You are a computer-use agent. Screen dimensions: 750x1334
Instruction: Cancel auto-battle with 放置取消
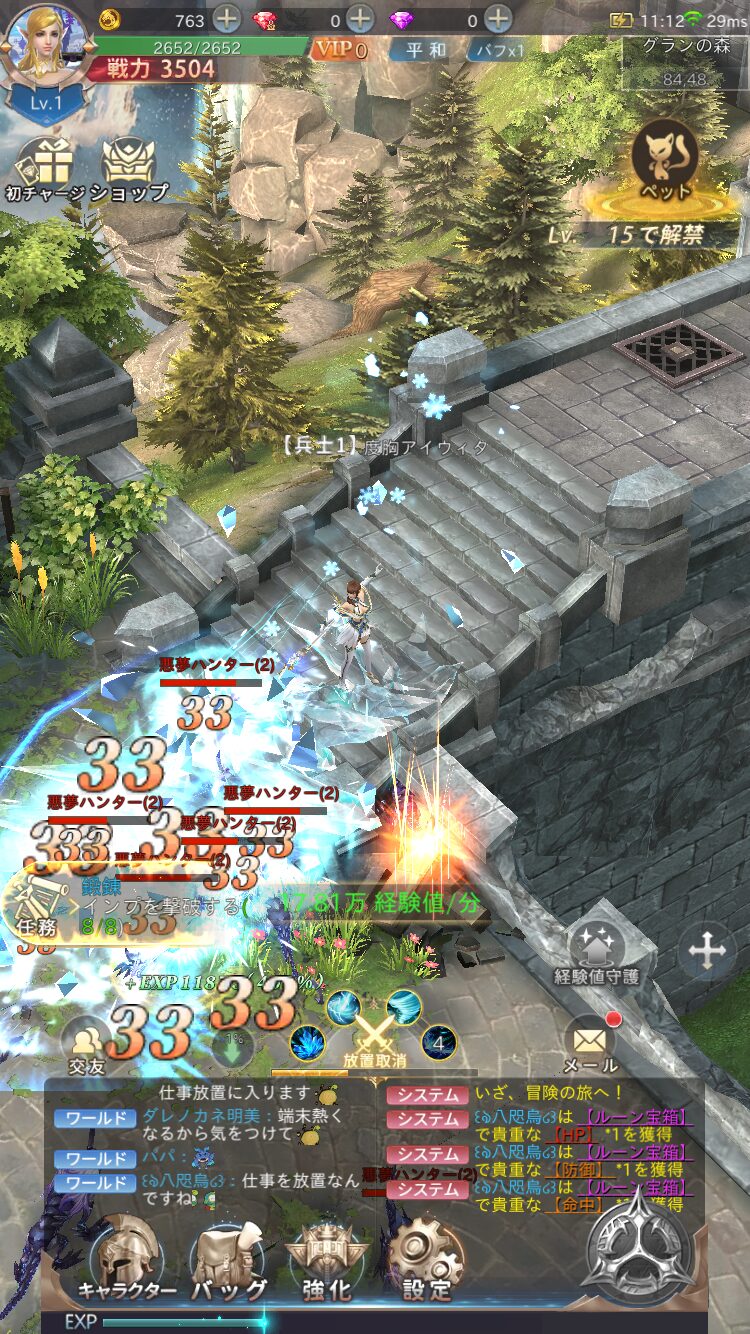pyautogui.click(x=374, y=1037)
